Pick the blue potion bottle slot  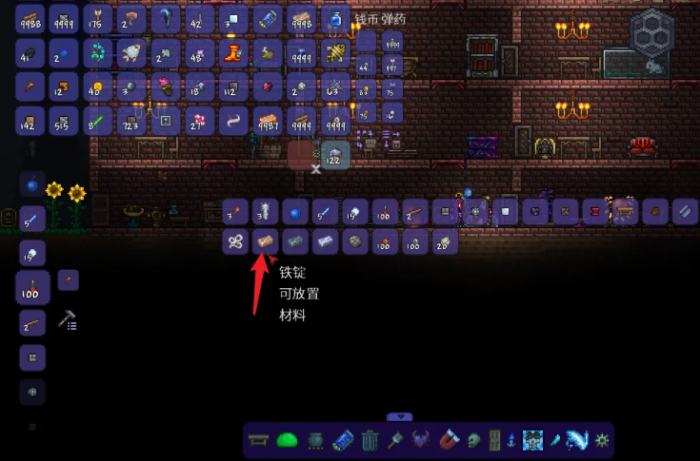pyautogui.click(x=334, y=18)
